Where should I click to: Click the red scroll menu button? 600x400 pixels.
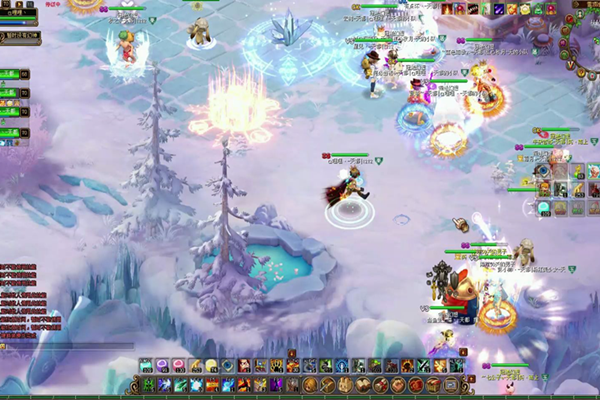[x=383, y=384]
